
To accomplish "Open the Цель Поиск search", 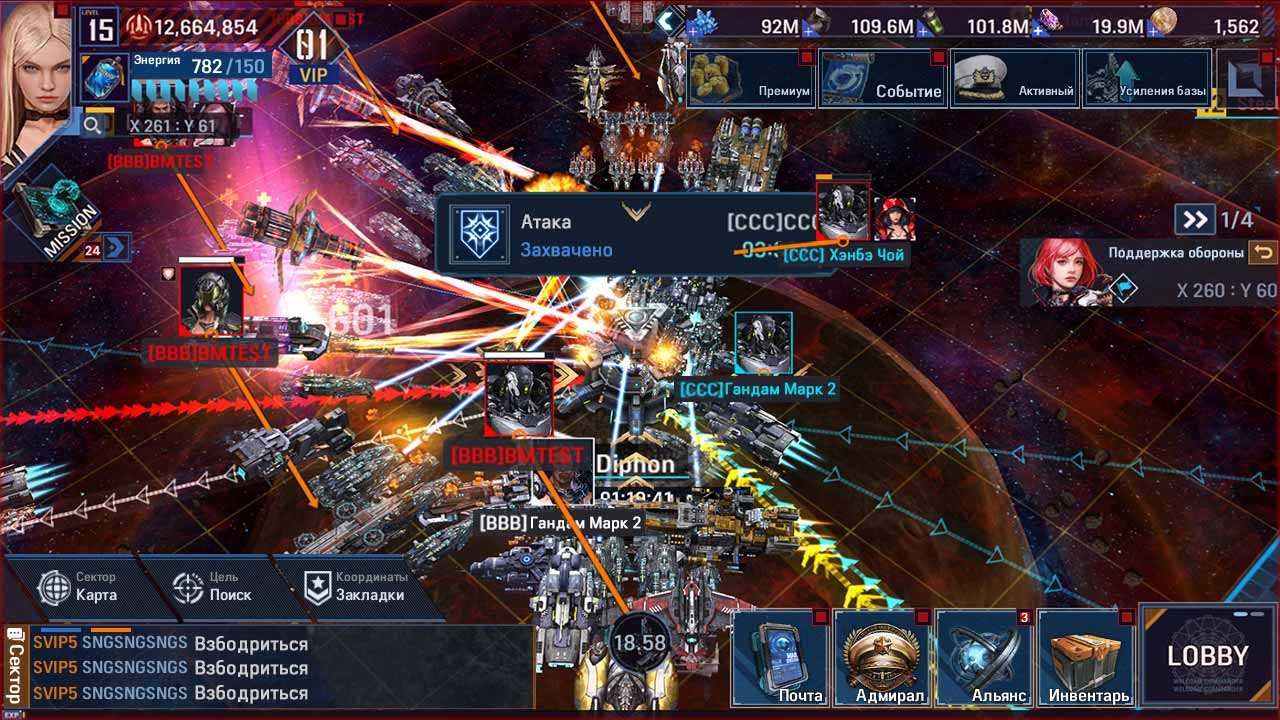I will pos(212,587).
